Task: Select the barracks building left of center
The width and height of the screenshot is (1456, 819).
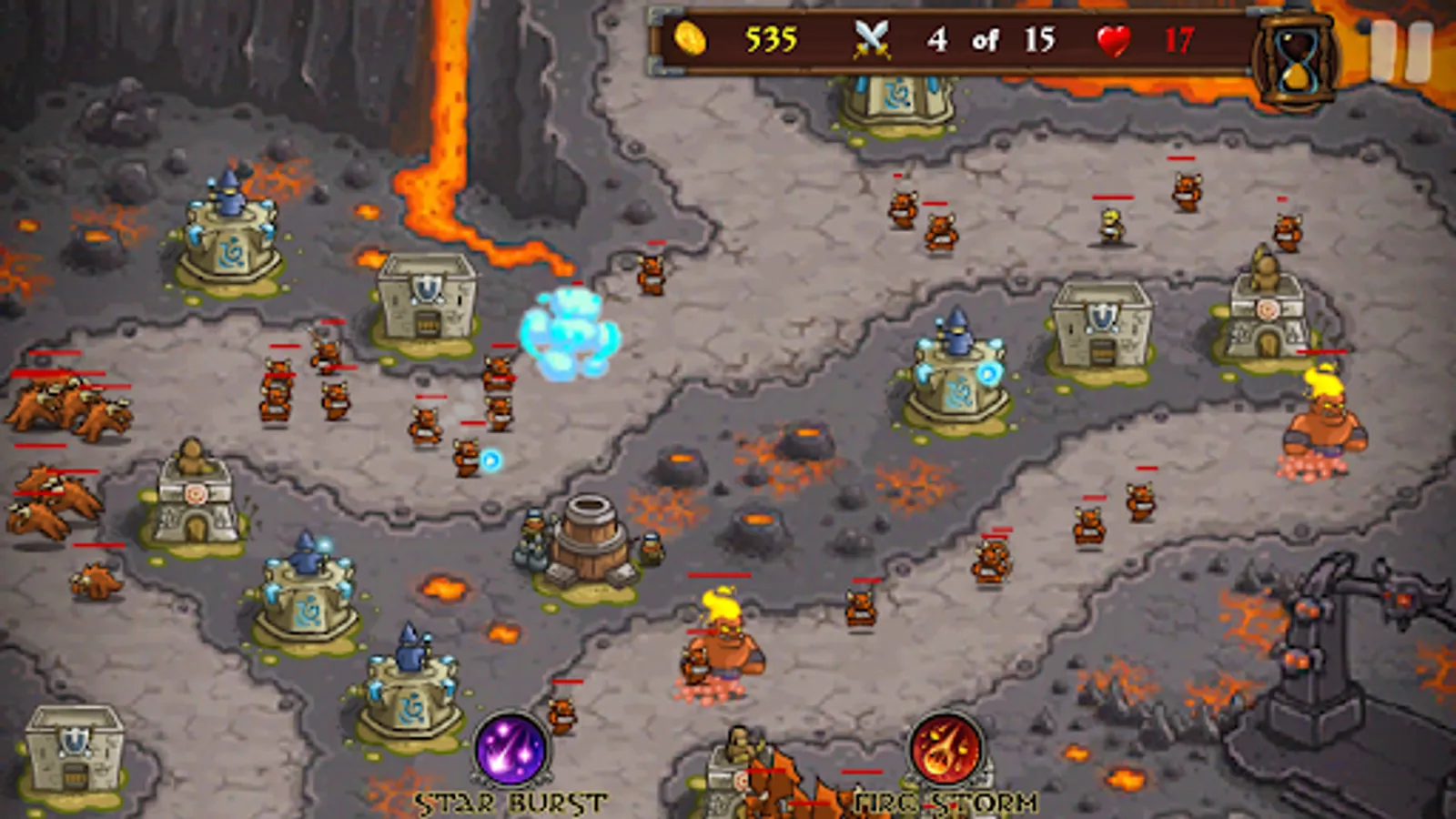Action: [426, 300]
